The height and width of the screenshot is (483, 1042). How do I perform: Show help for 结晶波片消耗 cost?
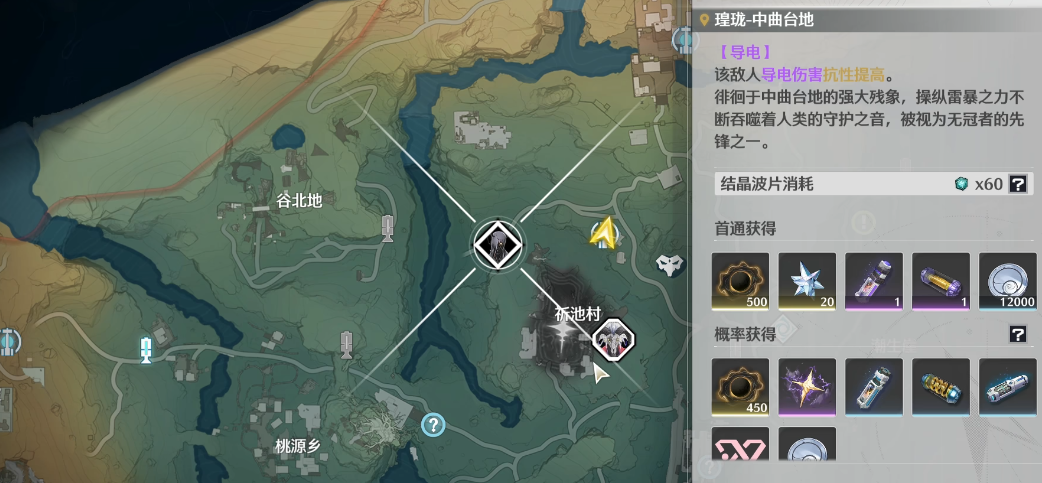[1018, 184]
